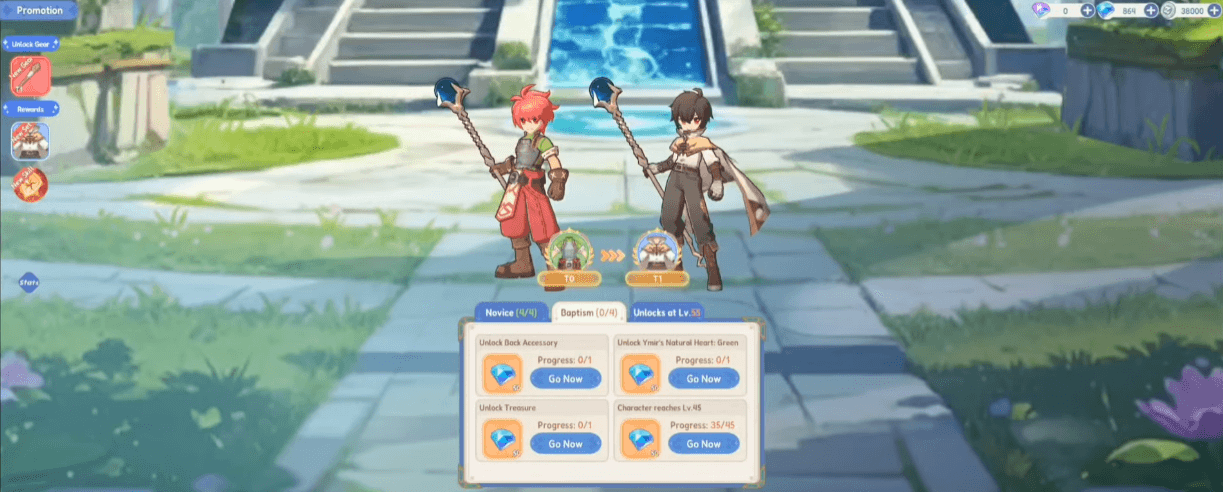The width and height of the screenshot is (1223, 492).
Task: Switch to the Baptism (0/4) tab
Action: (x=588, y=313)
